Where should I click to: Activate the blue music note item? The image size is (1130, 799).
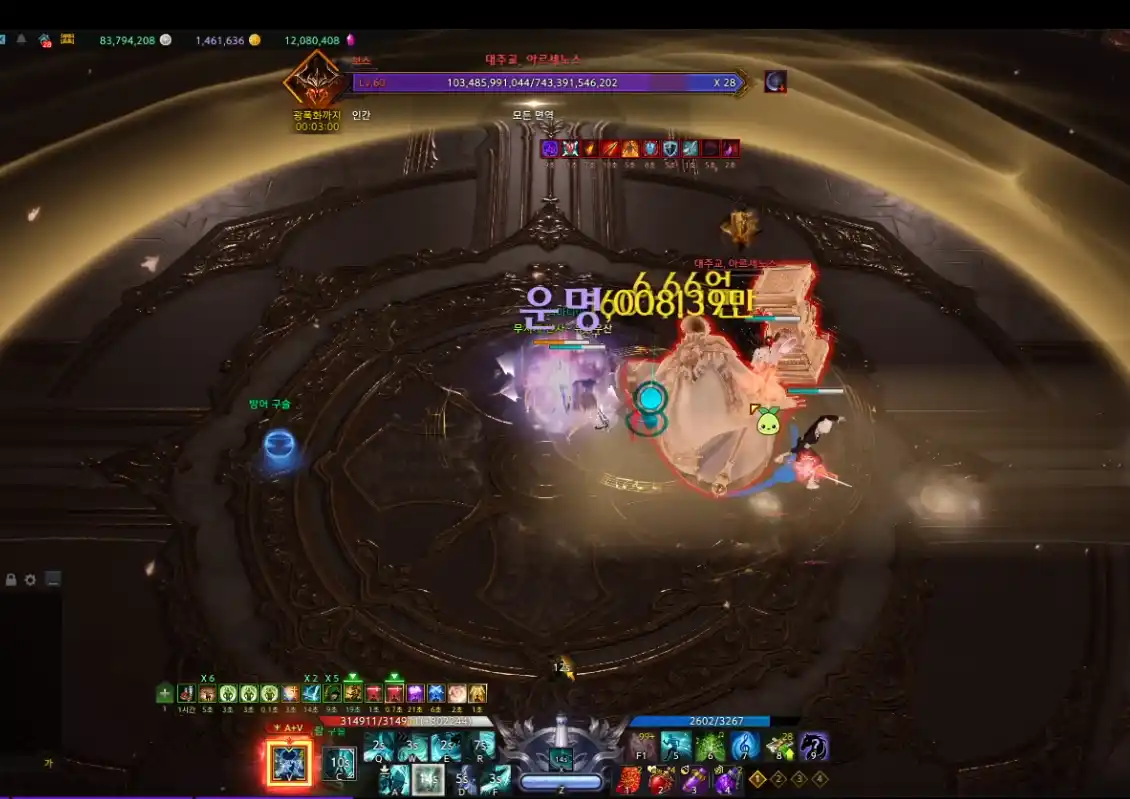click(x=743, y=746)
